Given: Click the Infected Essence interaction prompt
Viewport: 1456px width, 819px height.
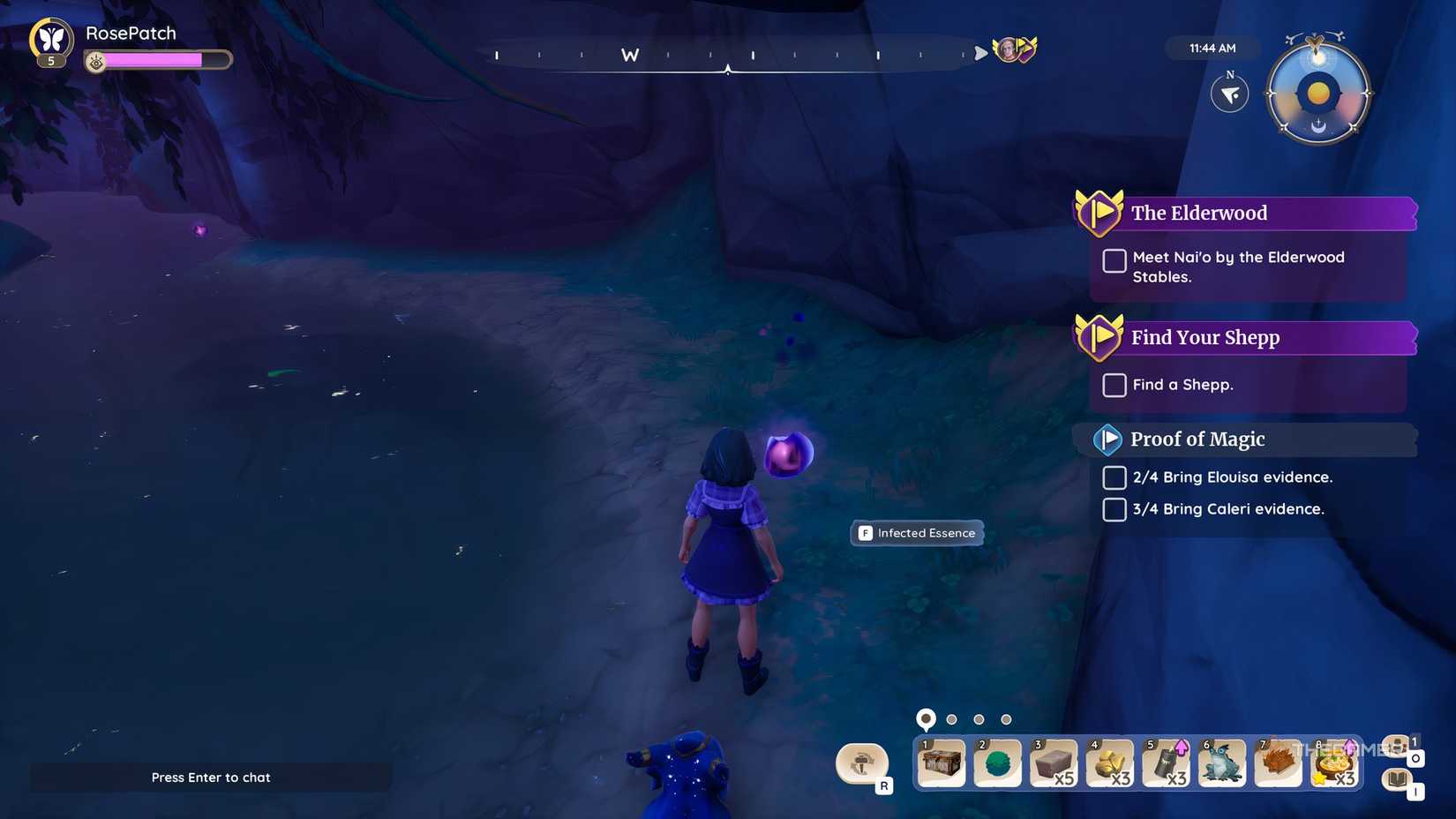Looking at the screenshot, I should (916, 532).
